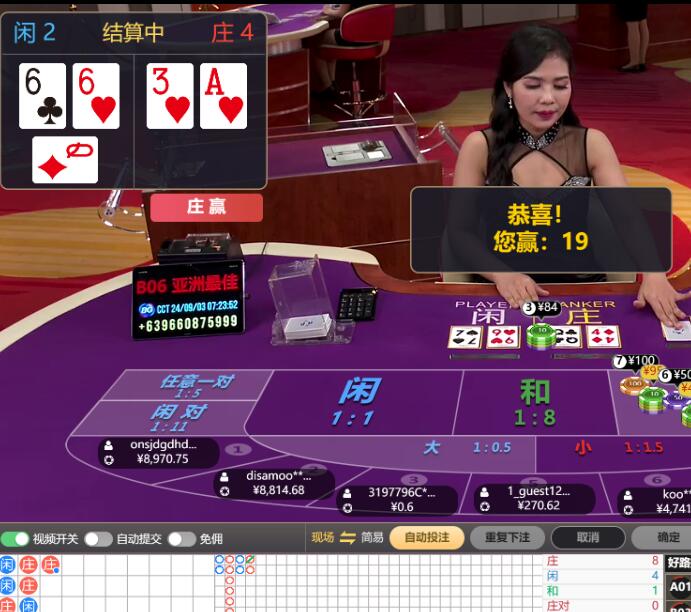Screen dimensions: 691x612
Task: Select player onsjdgdhd's seat panel
Action: (x=158, y=452)
